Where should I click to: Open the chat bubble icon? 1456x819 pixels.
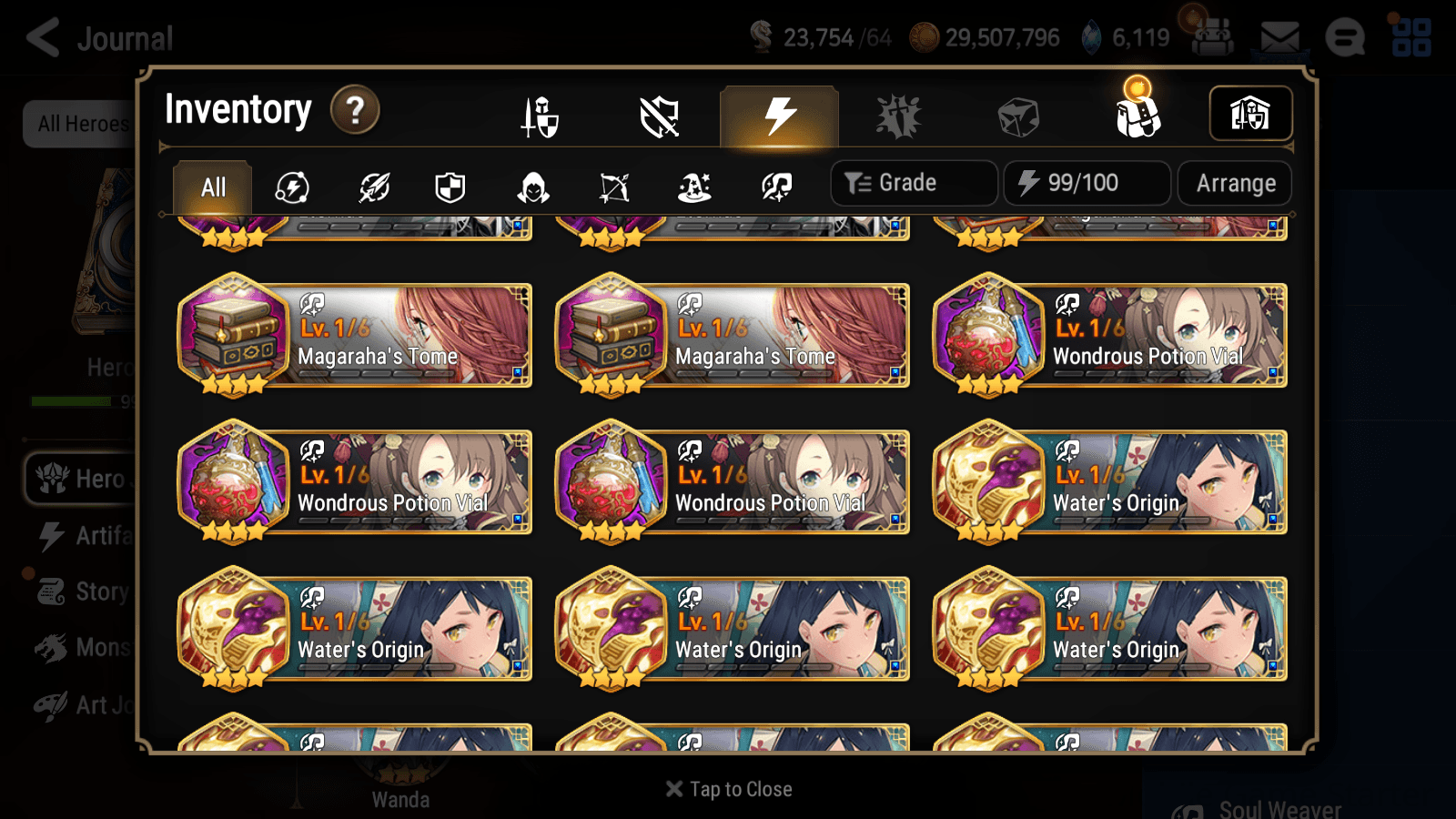(1345, 36)
